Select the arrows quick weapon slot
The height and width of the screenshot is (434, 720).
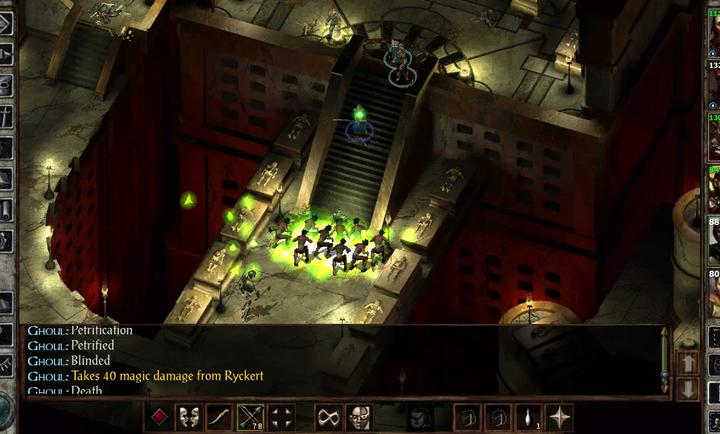[x=251, y=417]
